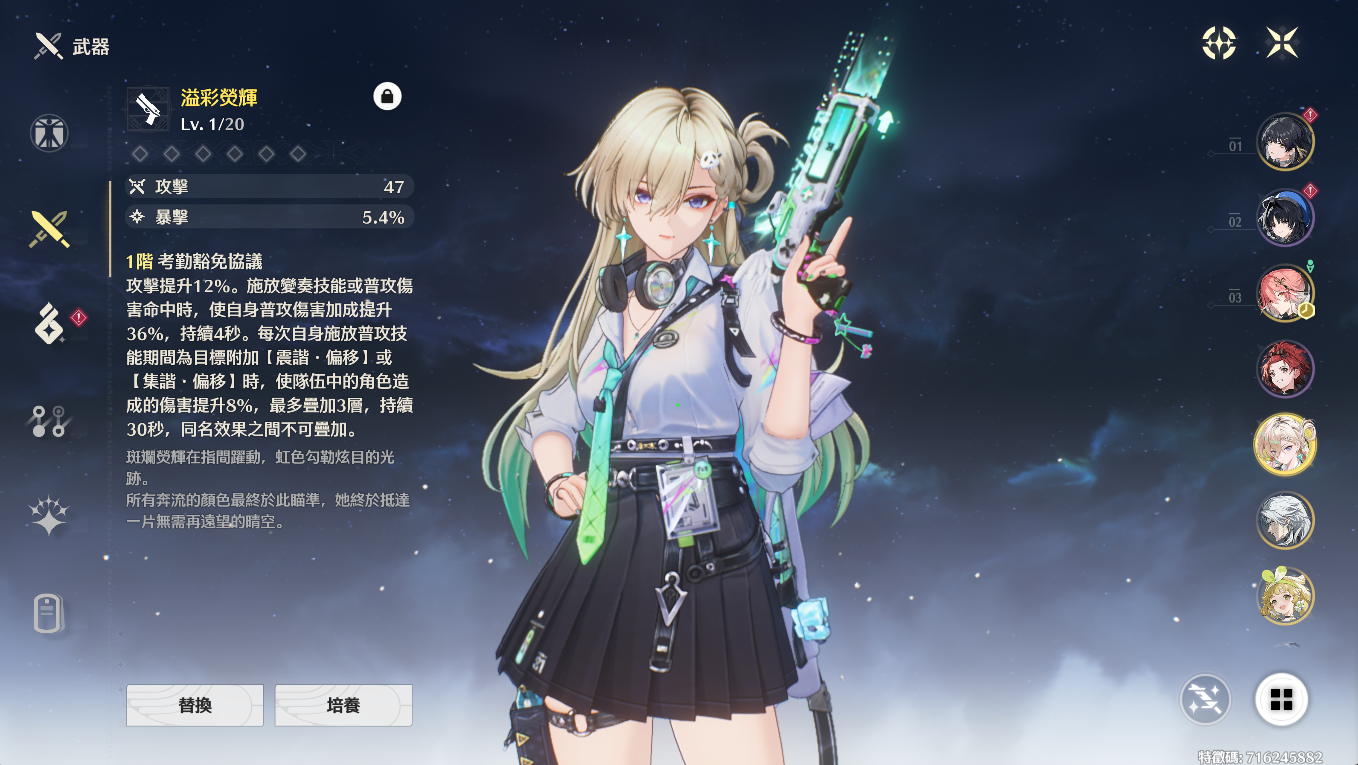This screenshot has width=1358, height=765.
Task: Select the 溢彩熒輝 pistol weapon icon
Action: click(x=147, y=109)
